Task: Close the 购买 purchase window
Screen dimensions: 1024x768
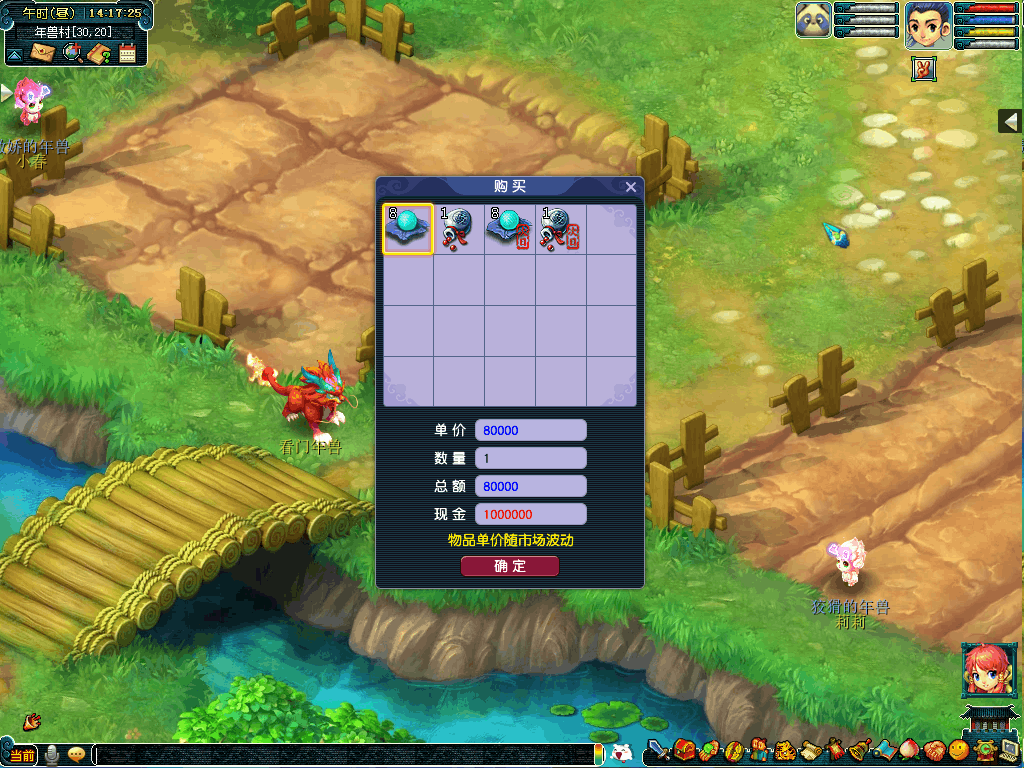Action: 630,187
